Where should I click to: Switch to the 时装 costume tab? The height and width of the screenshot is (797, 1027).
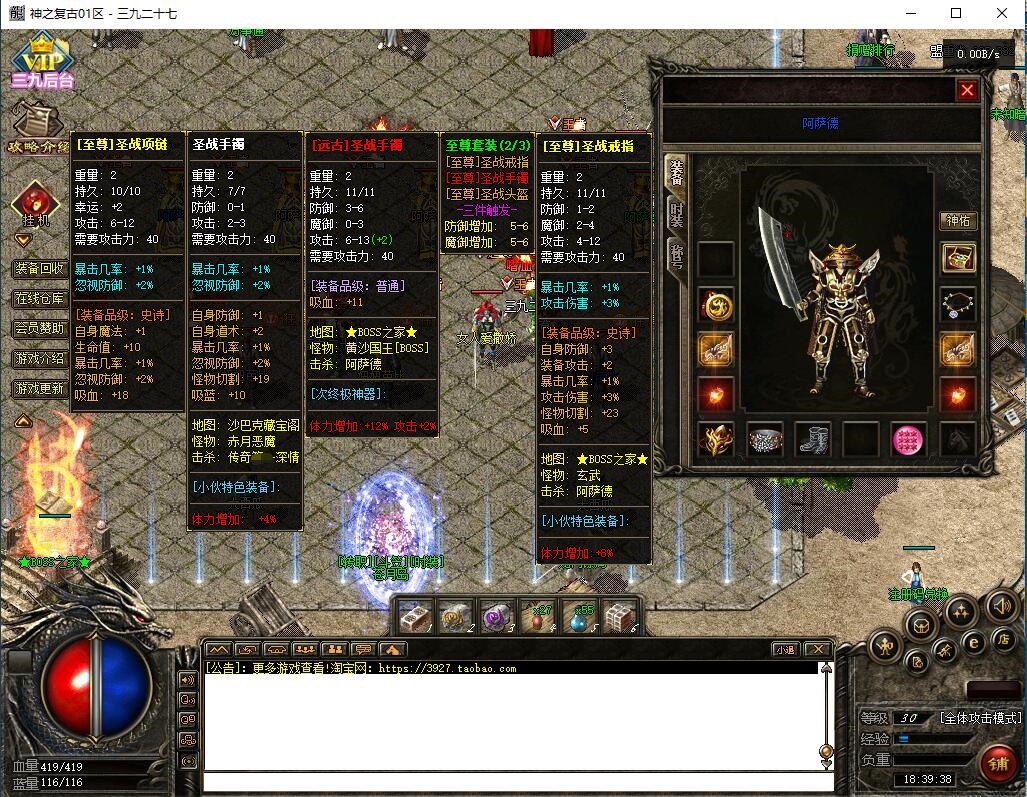tap(677, 214)
